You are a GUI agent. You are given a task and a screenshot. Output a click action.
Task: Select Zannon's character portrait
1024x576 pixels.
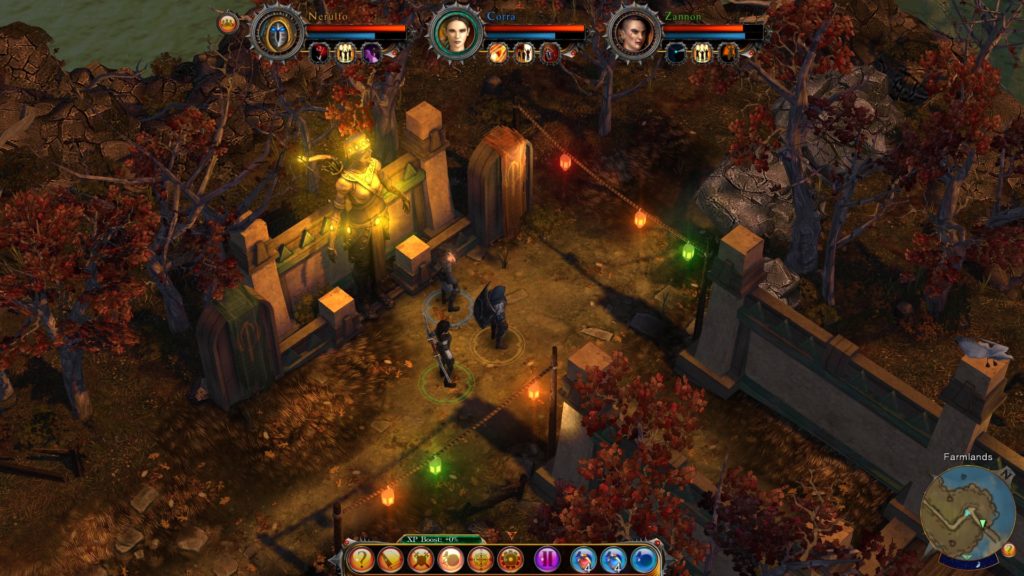(x=633, y=32)
